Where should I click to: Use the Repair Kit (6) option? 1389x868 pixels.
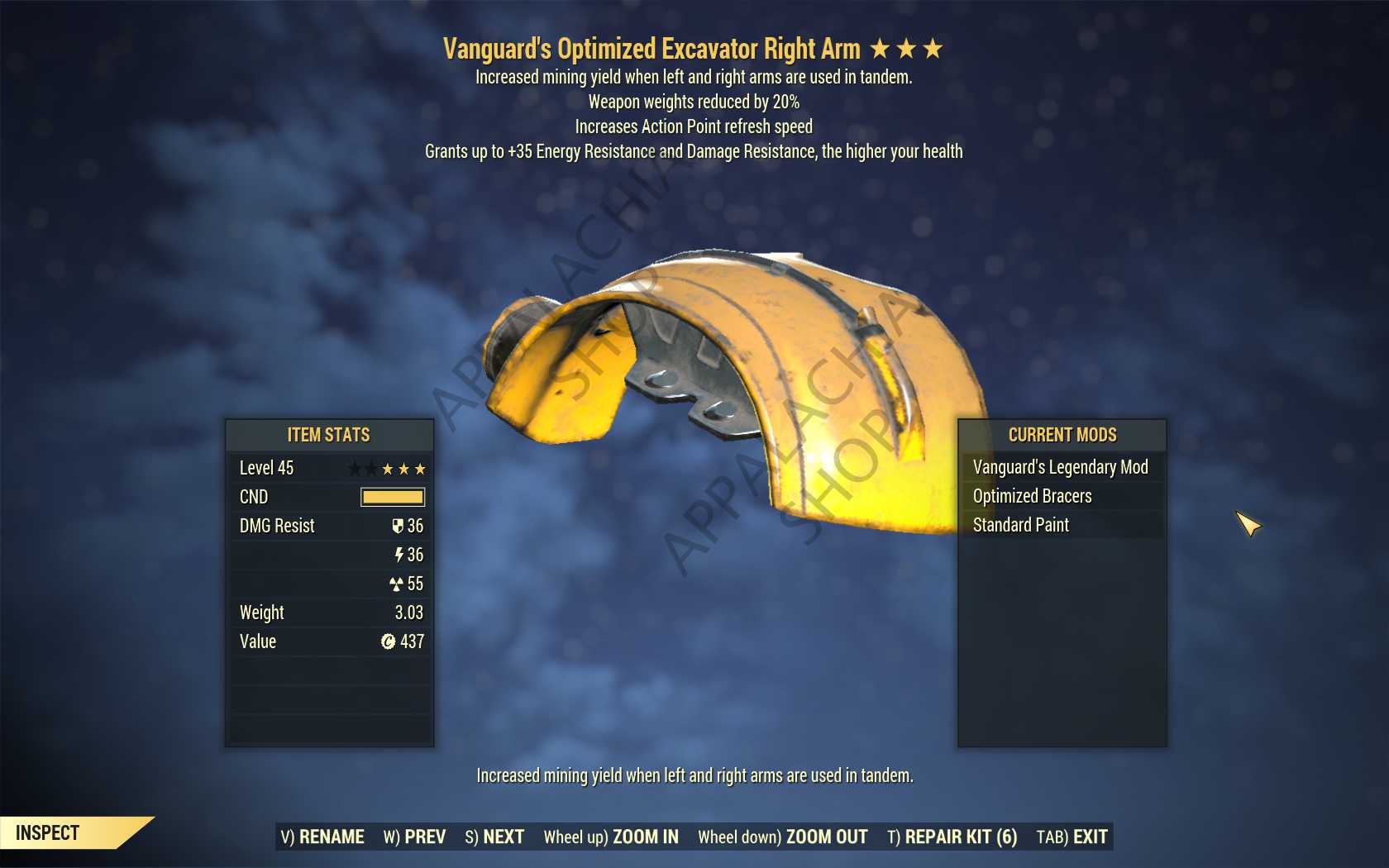click(x=952, y=837)
